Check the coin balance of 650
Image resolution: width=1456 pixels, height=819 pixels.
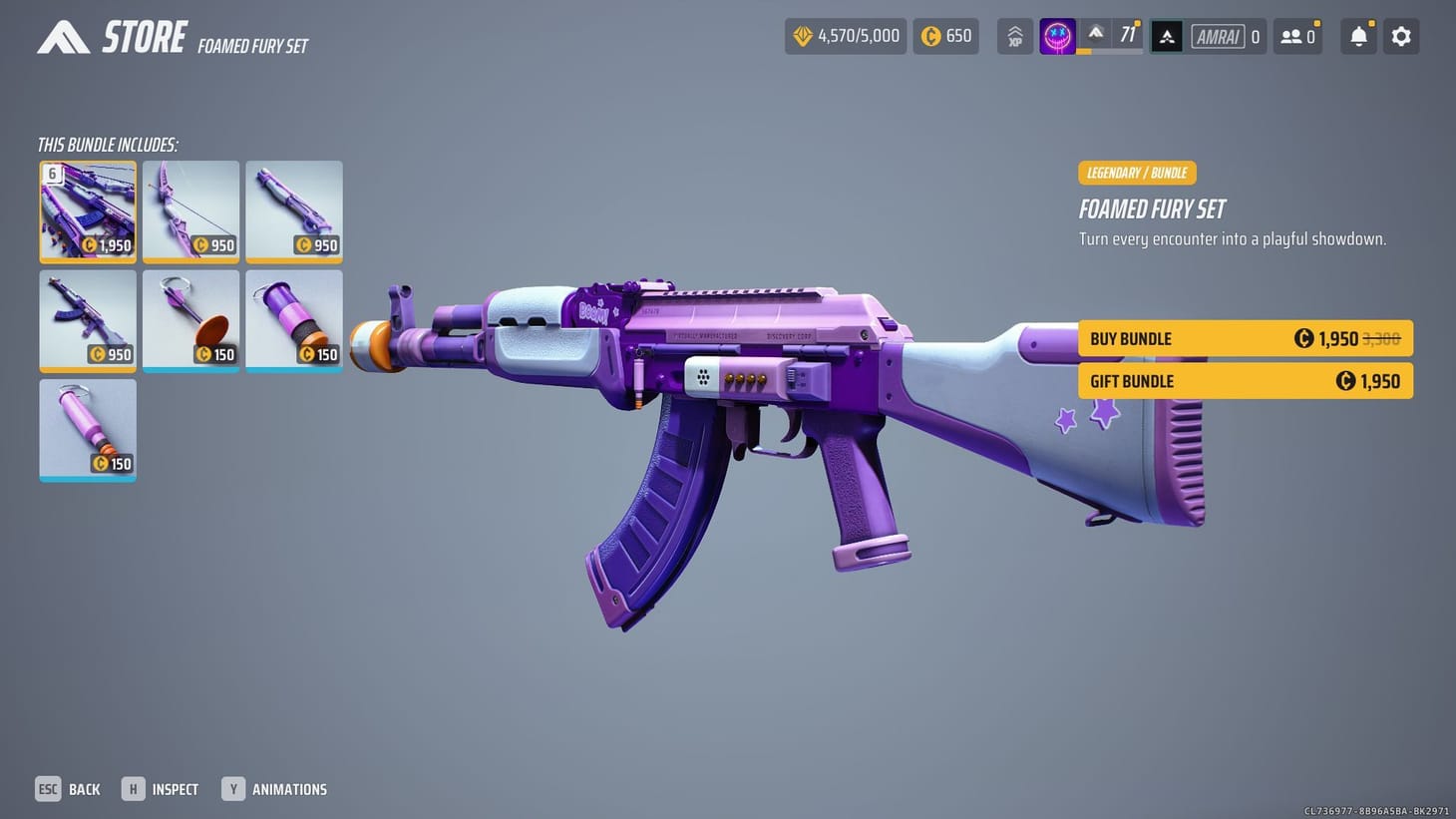tap(944, 36)
